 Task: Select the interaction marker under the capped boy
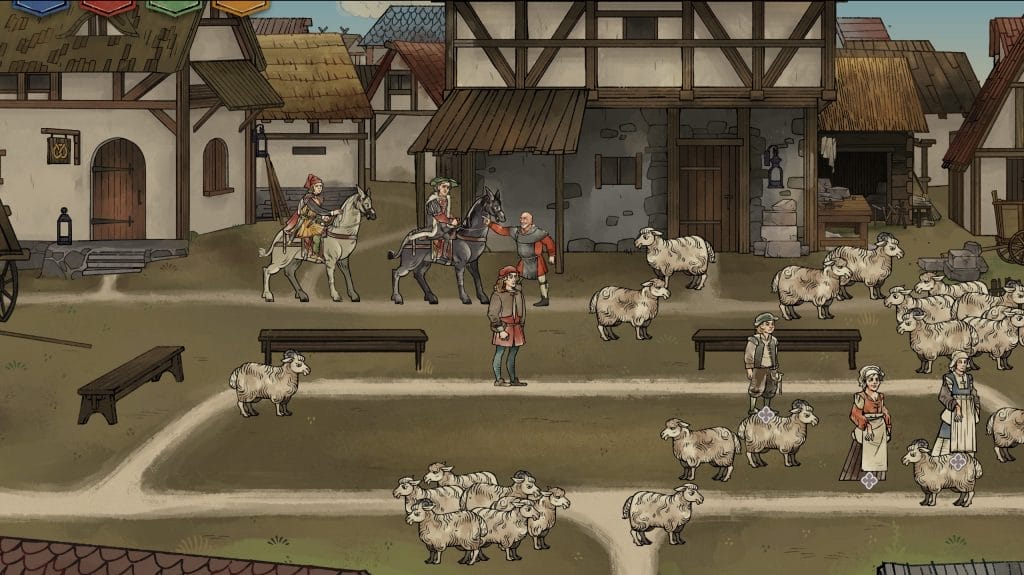[x=766, y=414]
